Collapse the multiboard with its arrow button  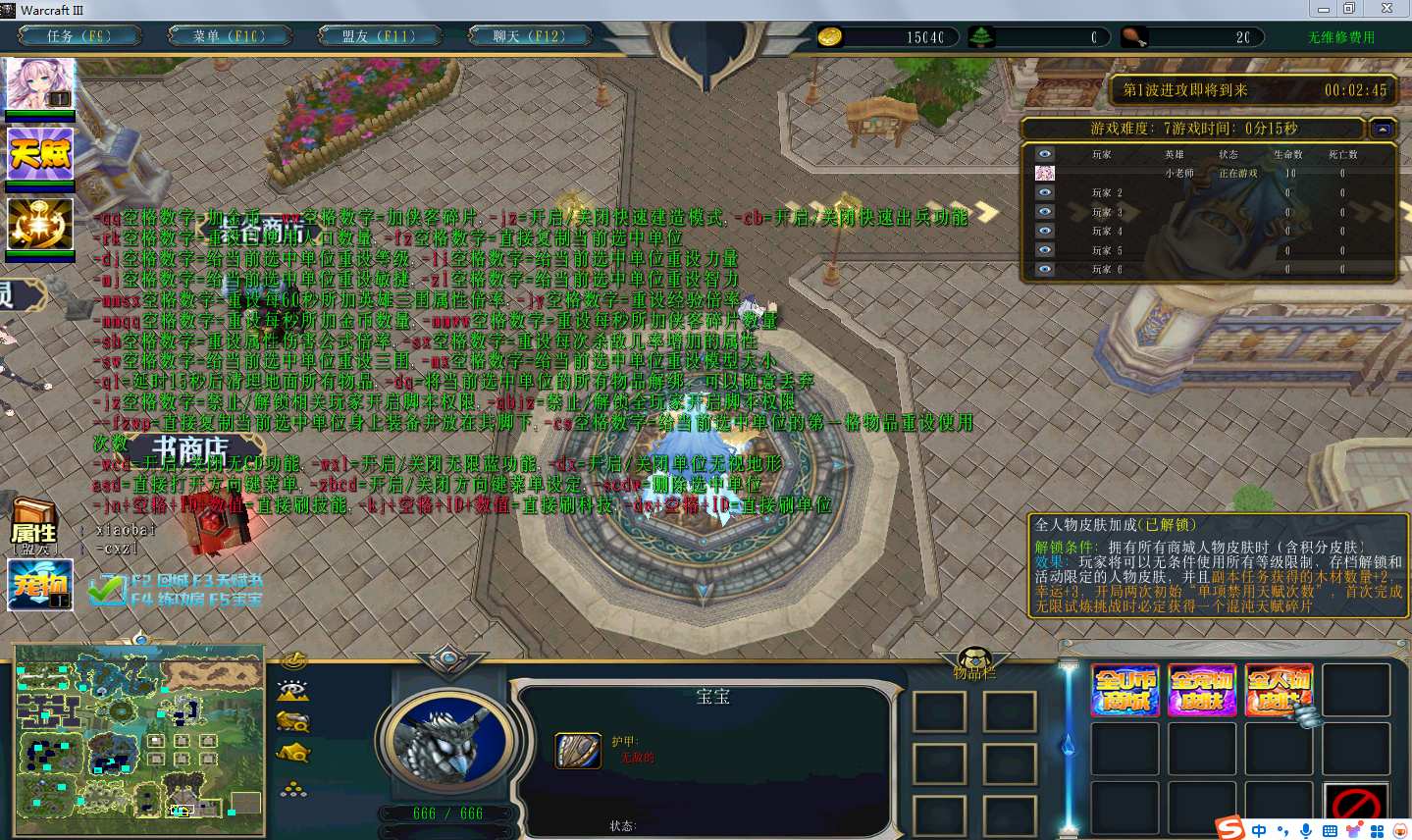point(1383,129)
